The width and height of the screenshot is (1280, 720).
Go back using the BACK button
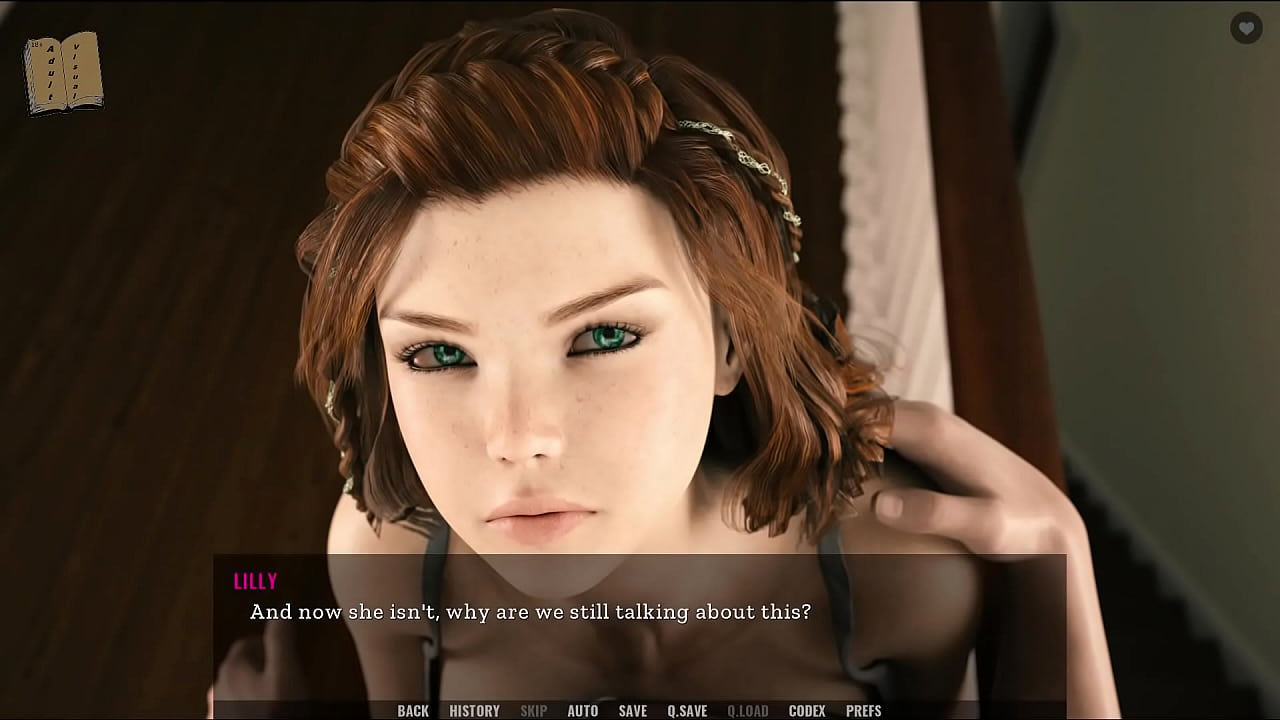pyautogui.click(x=413, y=711)
